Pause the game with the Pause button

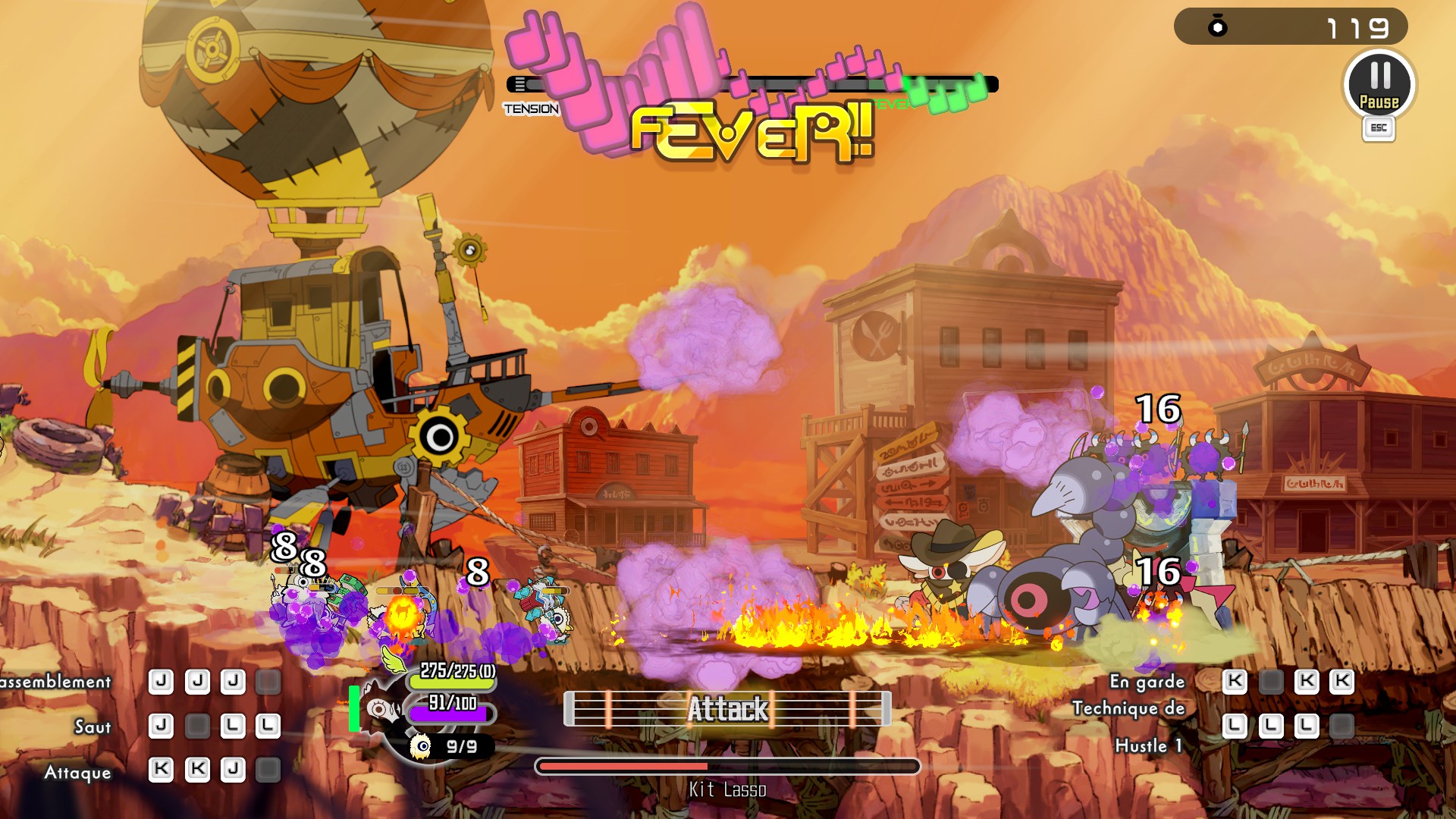(1379, 84)
